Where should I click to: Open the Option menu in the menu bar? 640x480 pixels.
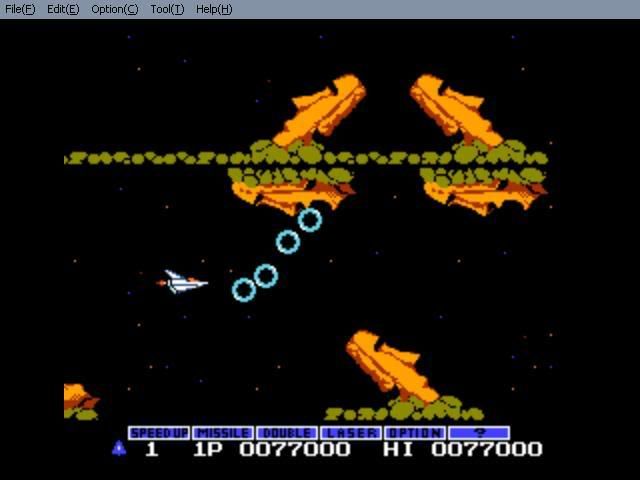(x=114, y=9)
